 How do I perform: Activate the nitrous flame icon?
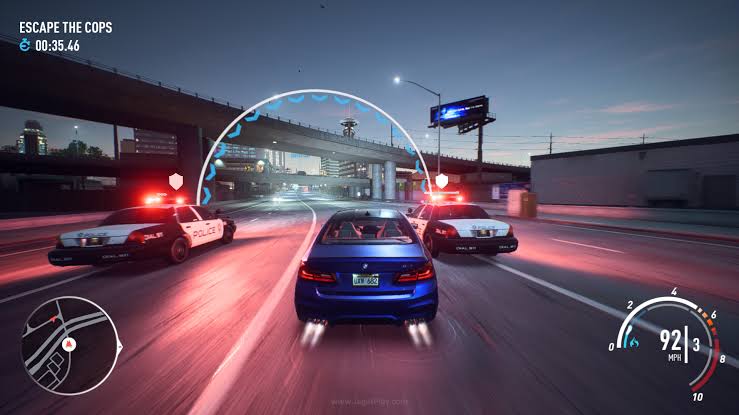point(632,342)
